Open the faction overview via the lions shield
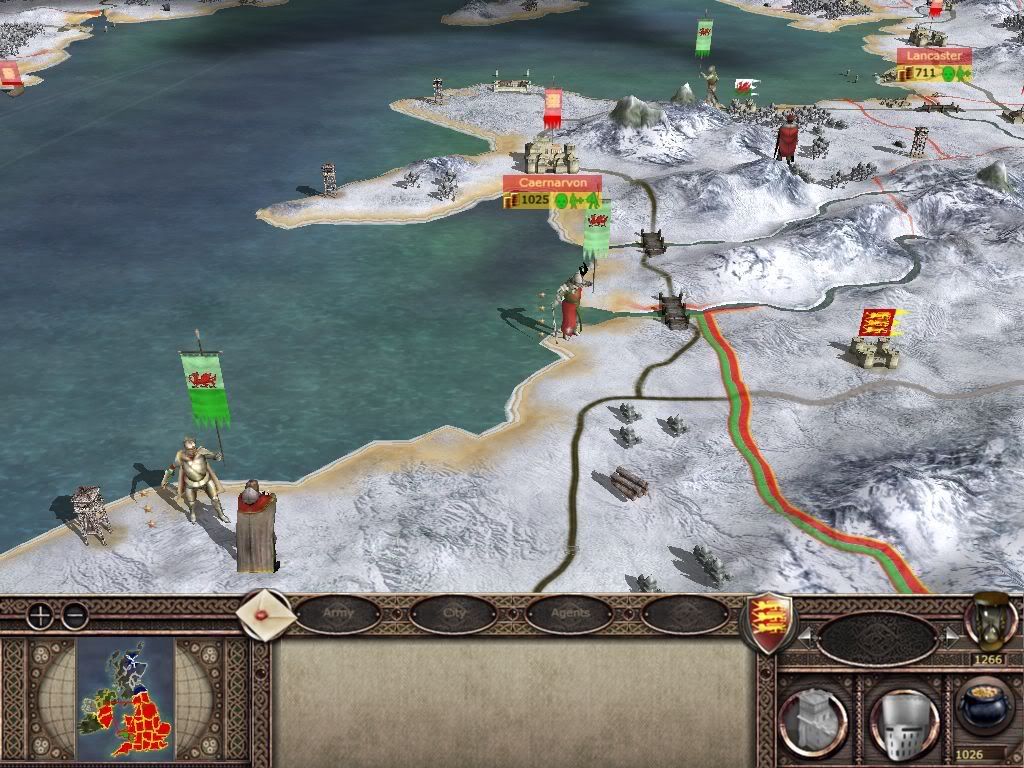 (769, 622)
